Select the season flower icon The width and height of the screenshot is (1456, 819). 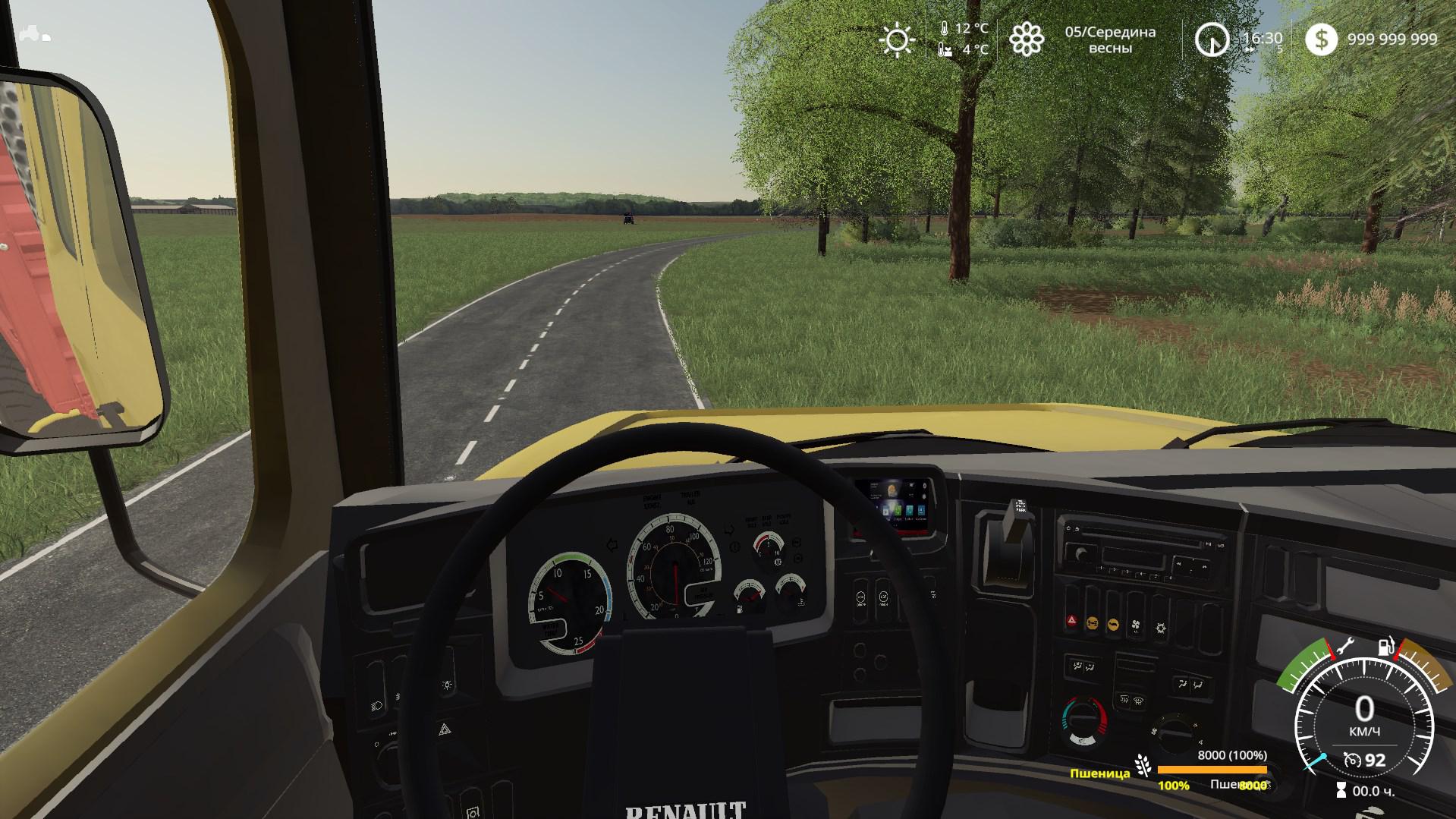click(x=1026, y=39)
